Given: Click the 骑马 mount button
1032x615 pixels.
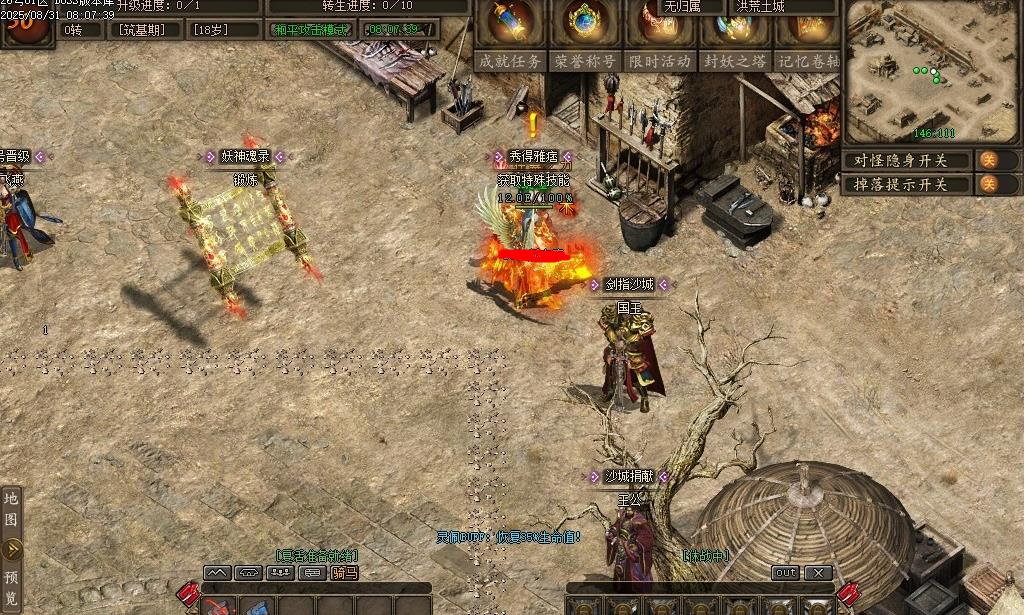Looking at the screenshot, I should 345,573.
